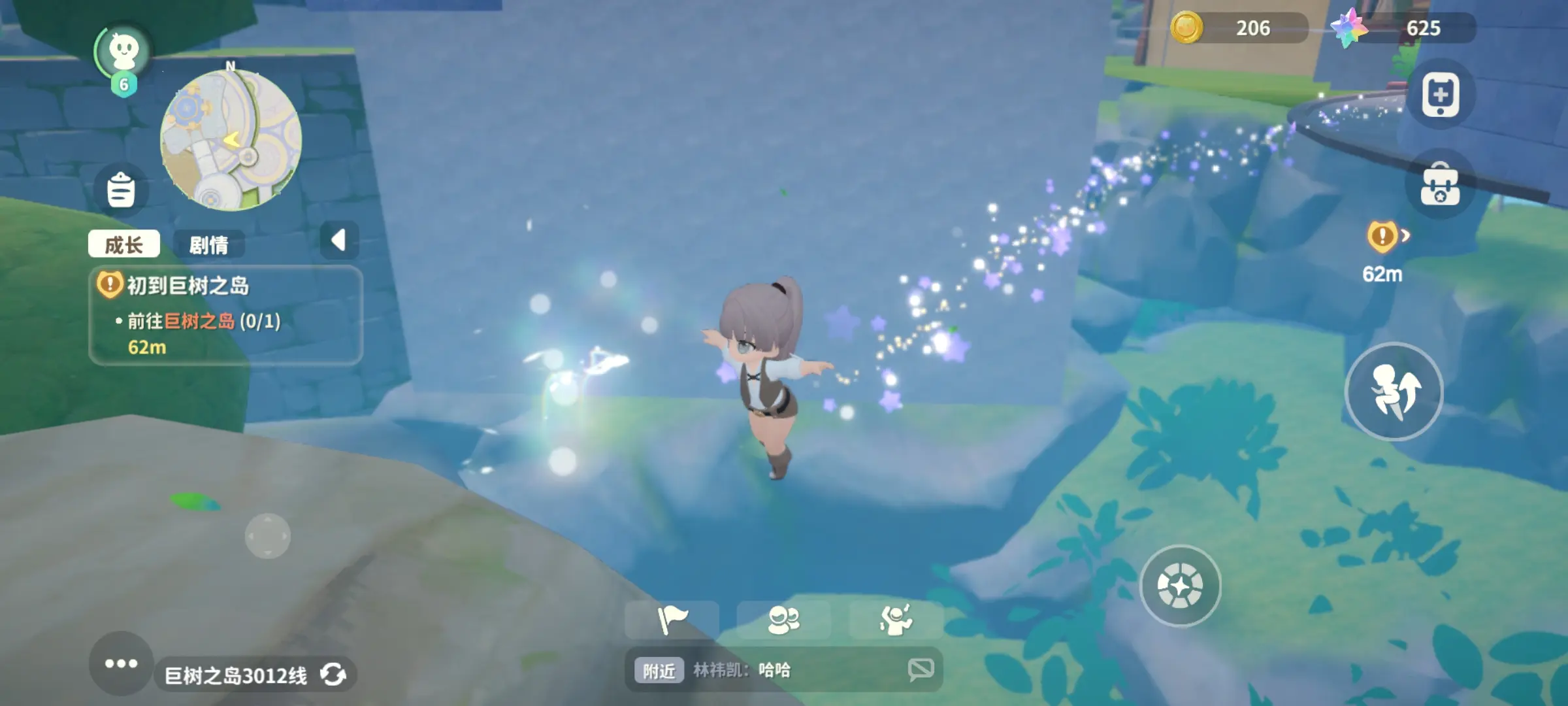Activate the jump action button
The image size is (1568, 706).
[1394, 391]
